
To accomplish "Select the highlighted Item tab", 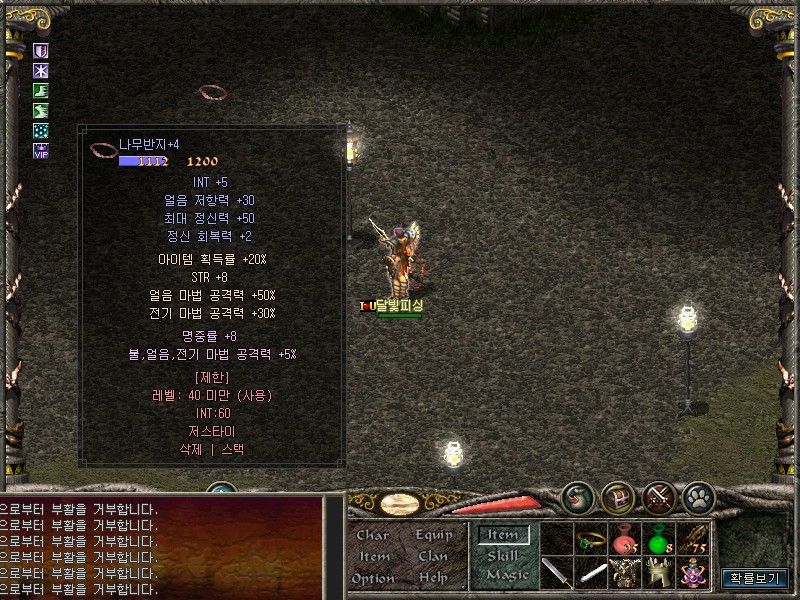I will [x=502, y=535].
